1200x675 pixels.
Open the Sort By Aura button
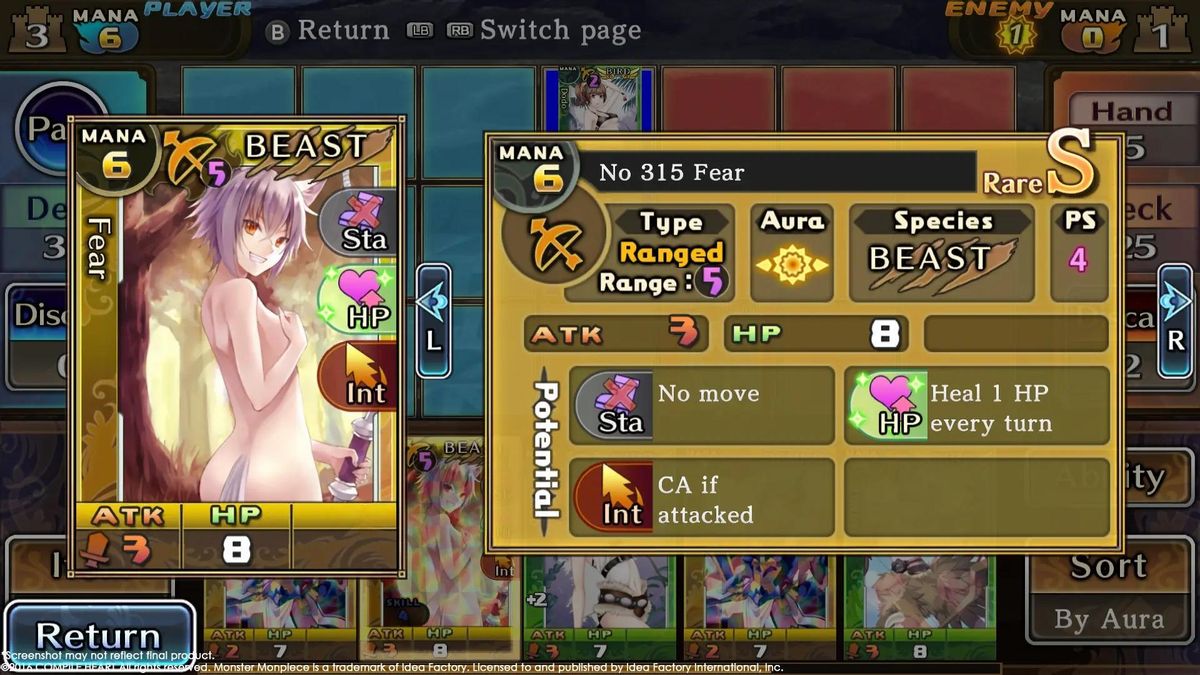pos(1108,592)
